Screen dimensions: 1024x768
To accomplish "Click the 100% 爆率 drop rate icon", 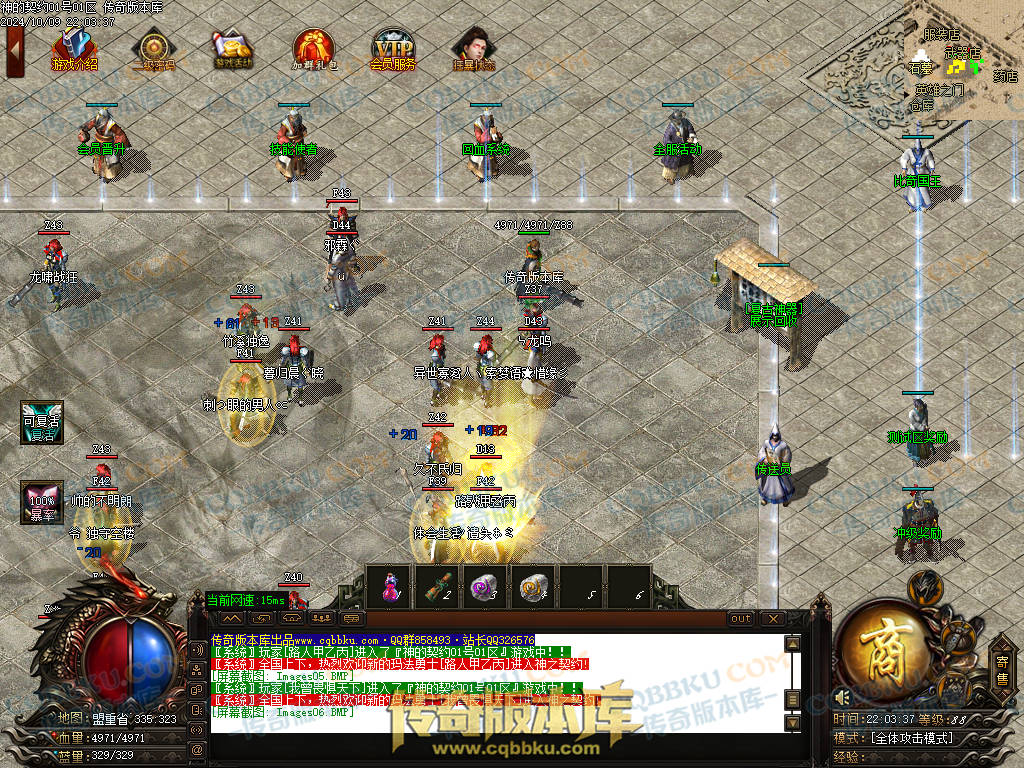I will tap(42, 502).
